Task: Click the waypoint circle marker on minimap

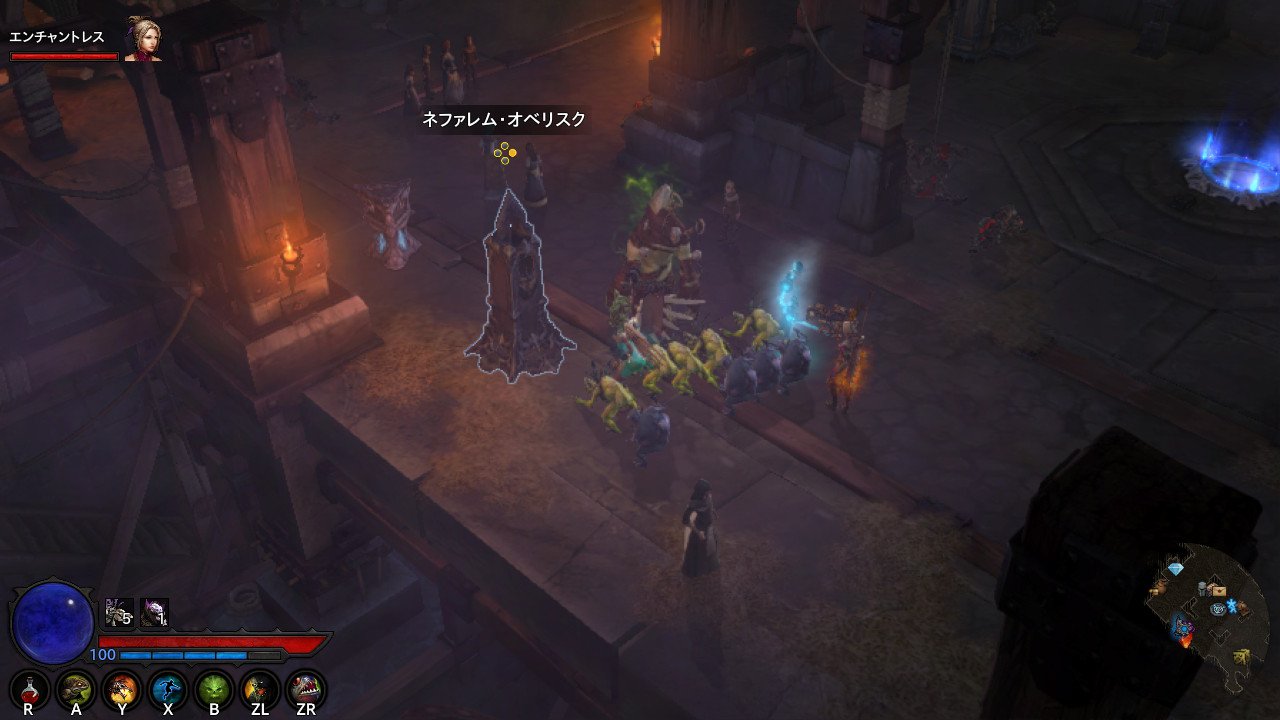Action: [1218, 608]
